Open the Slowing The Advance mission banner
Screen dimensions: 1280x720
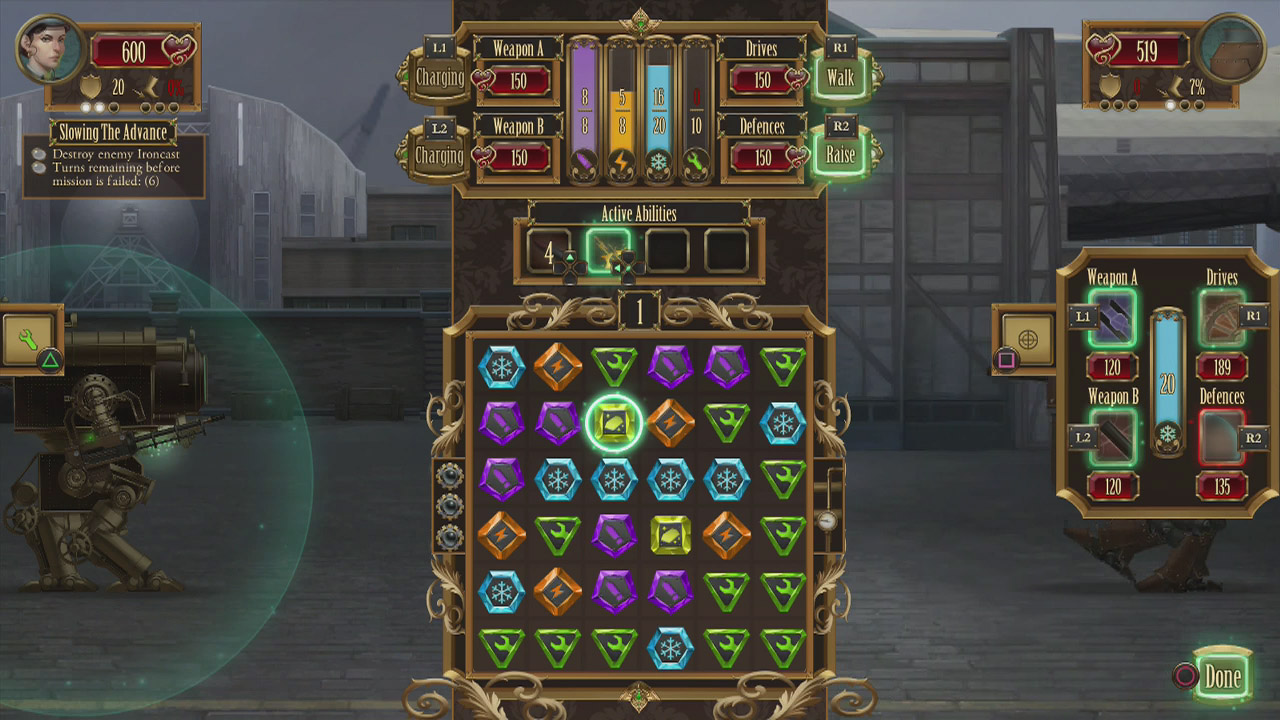(113, 131)
